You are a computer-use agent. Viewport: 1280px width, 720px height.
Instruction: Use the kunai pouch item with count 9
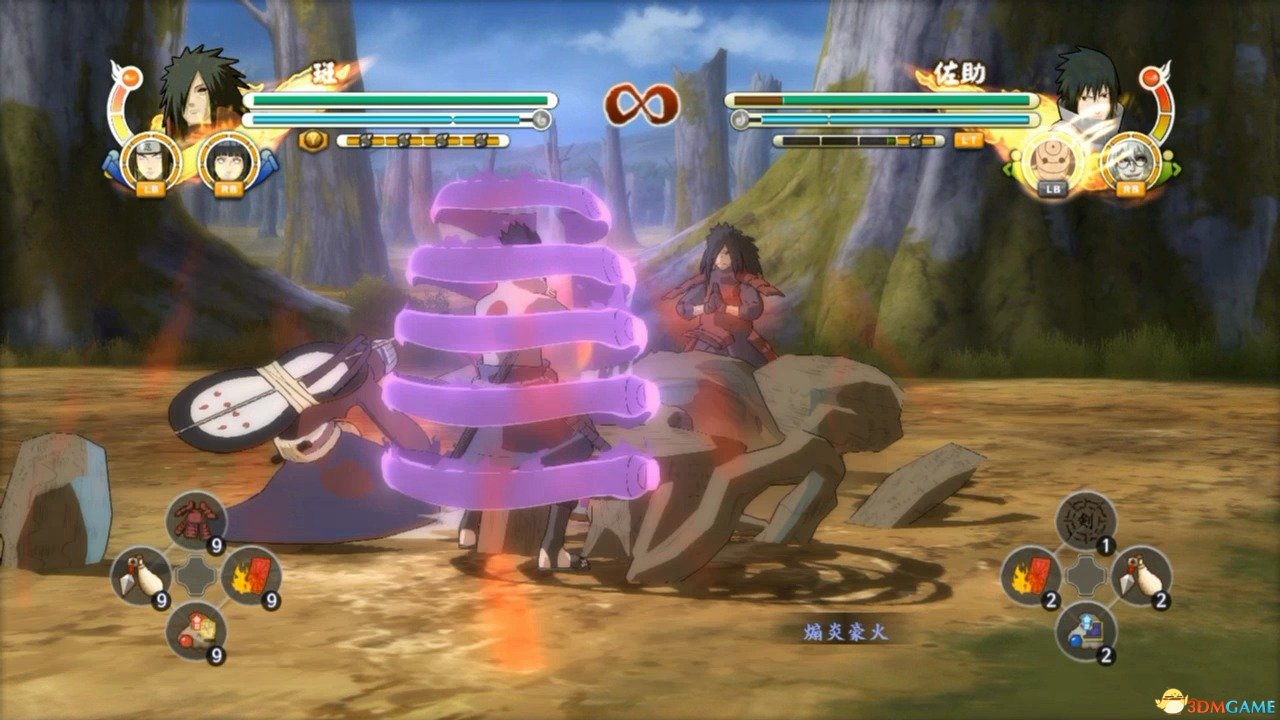(140, 575)
